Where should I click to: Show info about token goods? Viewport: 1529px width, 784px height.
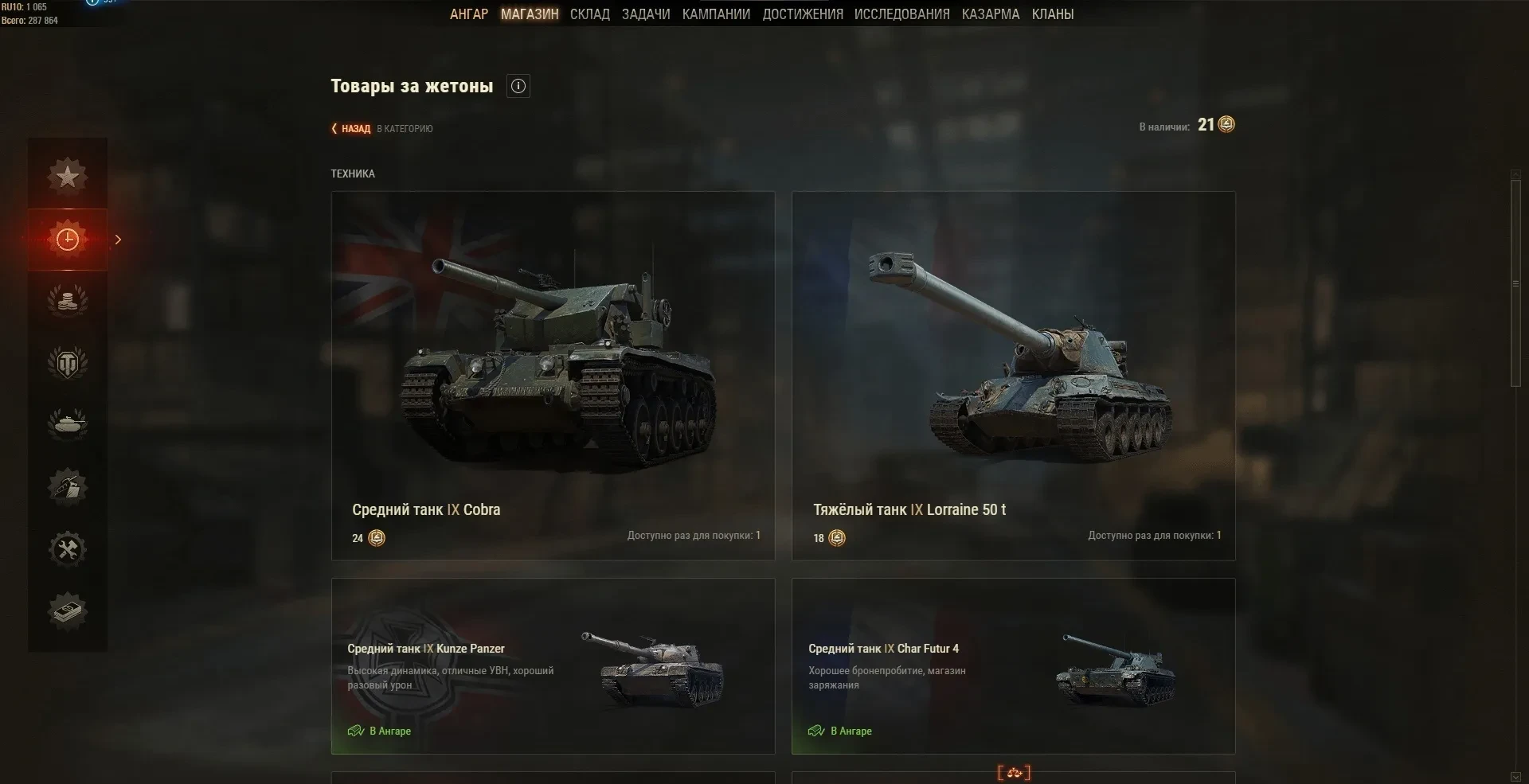(518, 87)
